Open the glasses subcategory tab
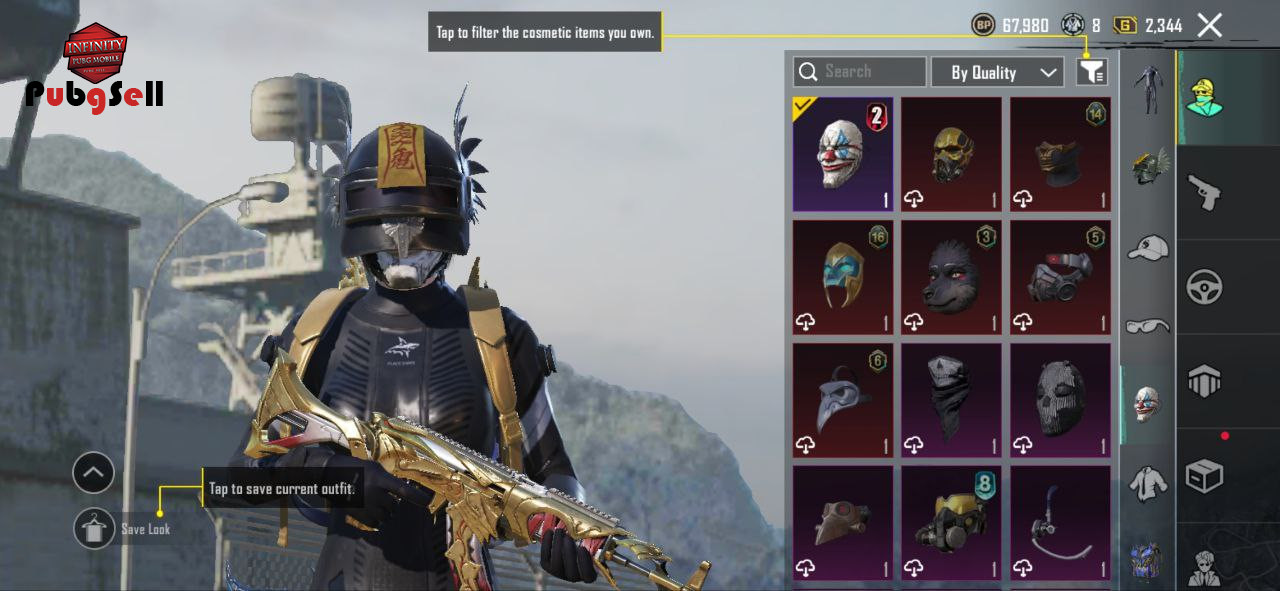The width and height of the screenshot is (1280, 591). pos(1148,326)
